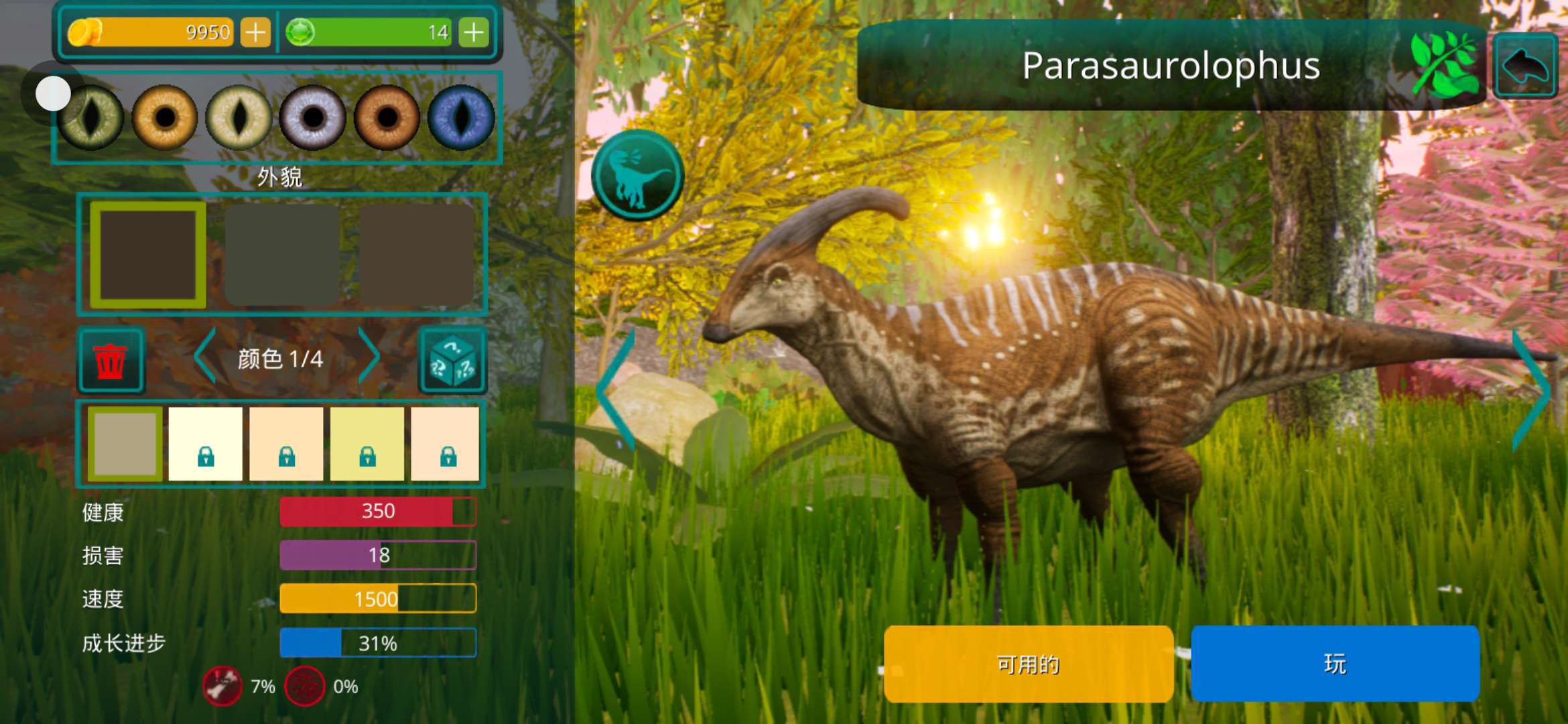Start playing with the blue 玩 button
Image resolution: width=1568 pixels, height=724 pixels.
tap(1335, 664)
